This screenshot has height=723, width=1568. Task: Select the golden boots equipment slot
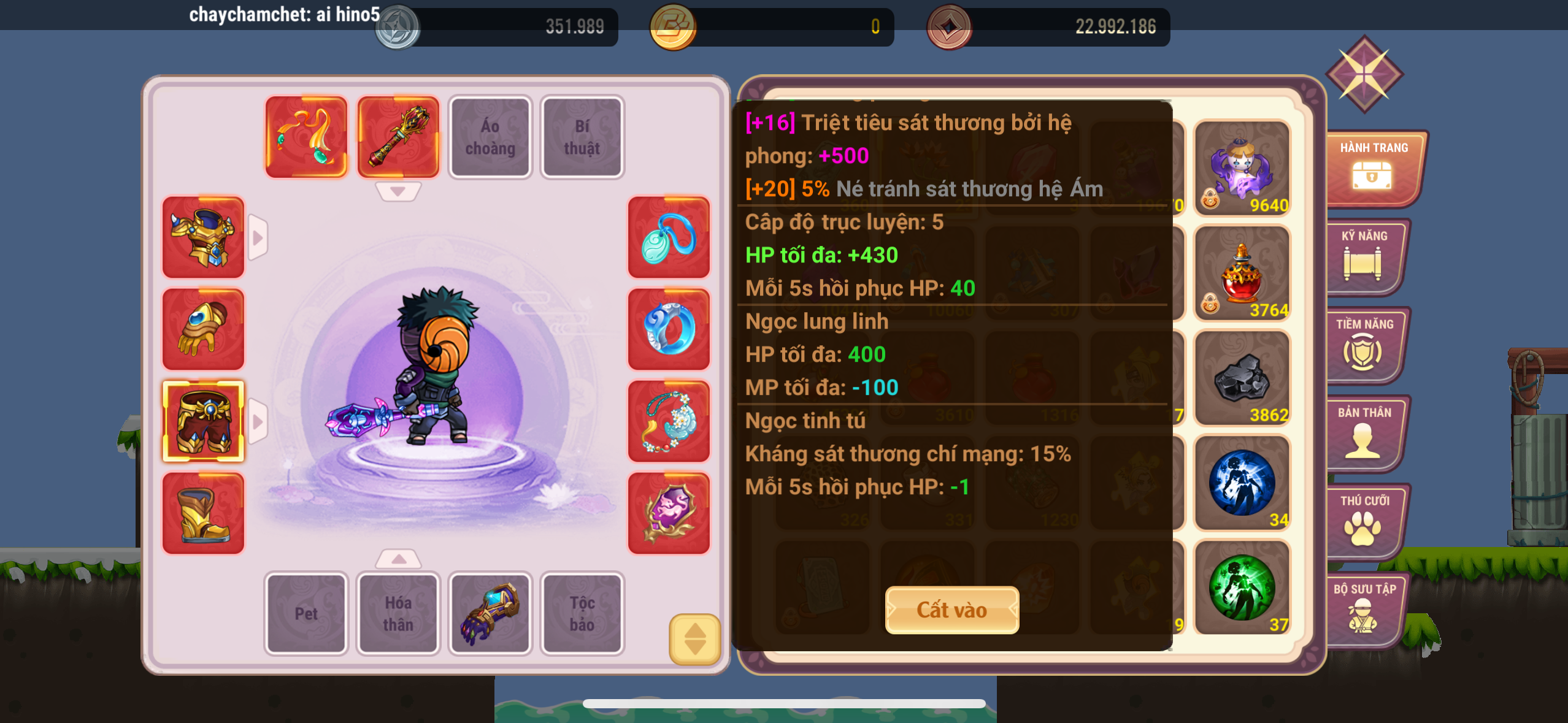(203, 513)
